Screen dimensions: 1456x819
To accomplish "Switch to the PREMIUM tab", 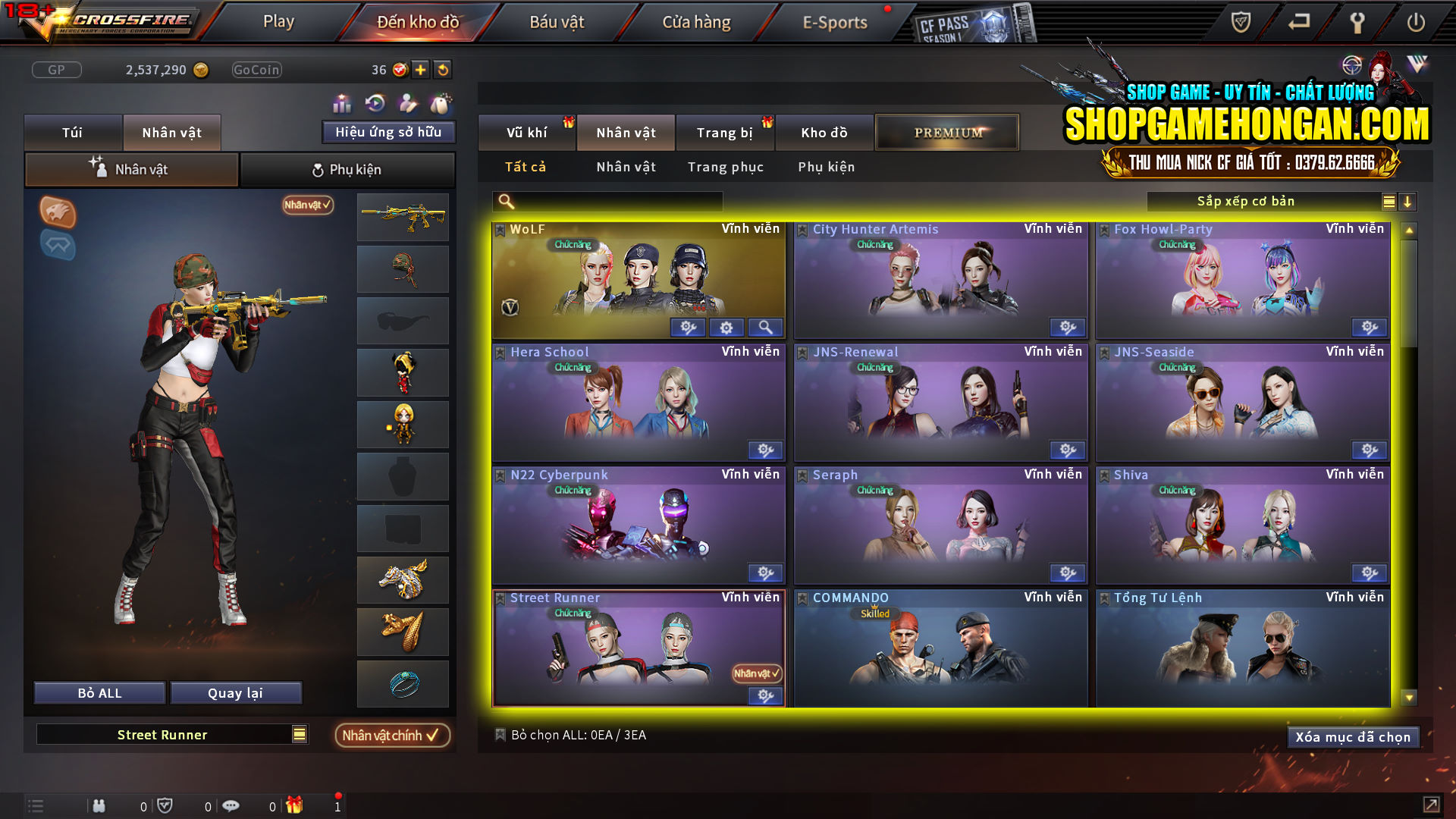I will click(946, 132).
